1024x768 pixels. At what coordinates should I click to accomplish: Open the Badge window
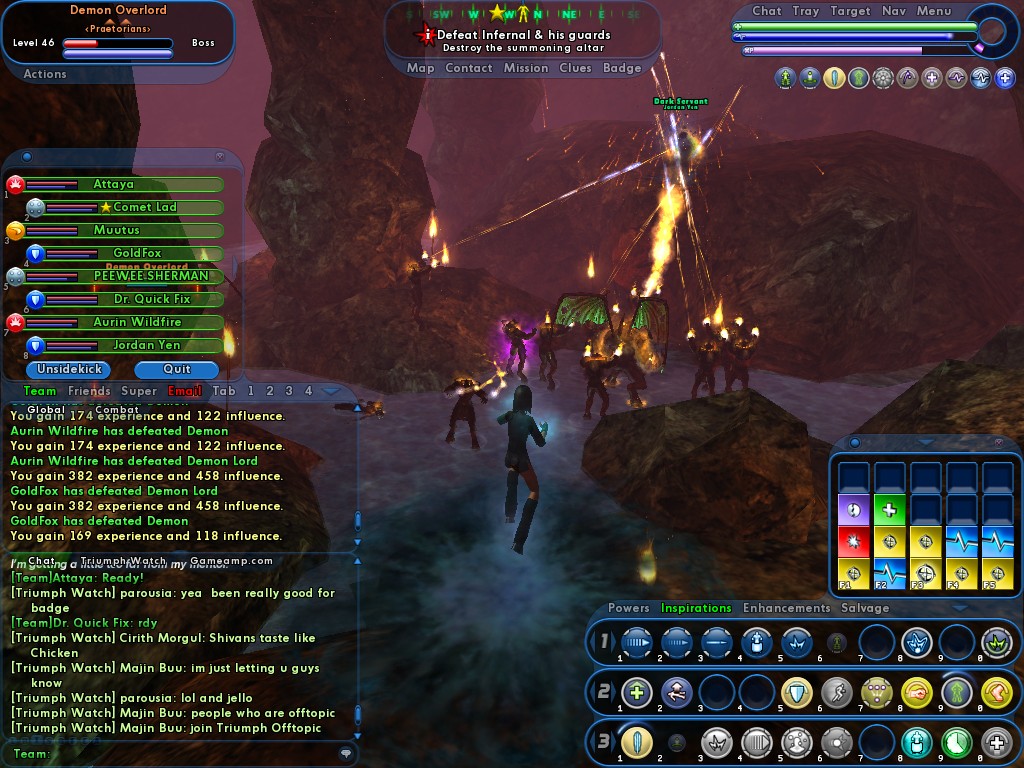622,68
